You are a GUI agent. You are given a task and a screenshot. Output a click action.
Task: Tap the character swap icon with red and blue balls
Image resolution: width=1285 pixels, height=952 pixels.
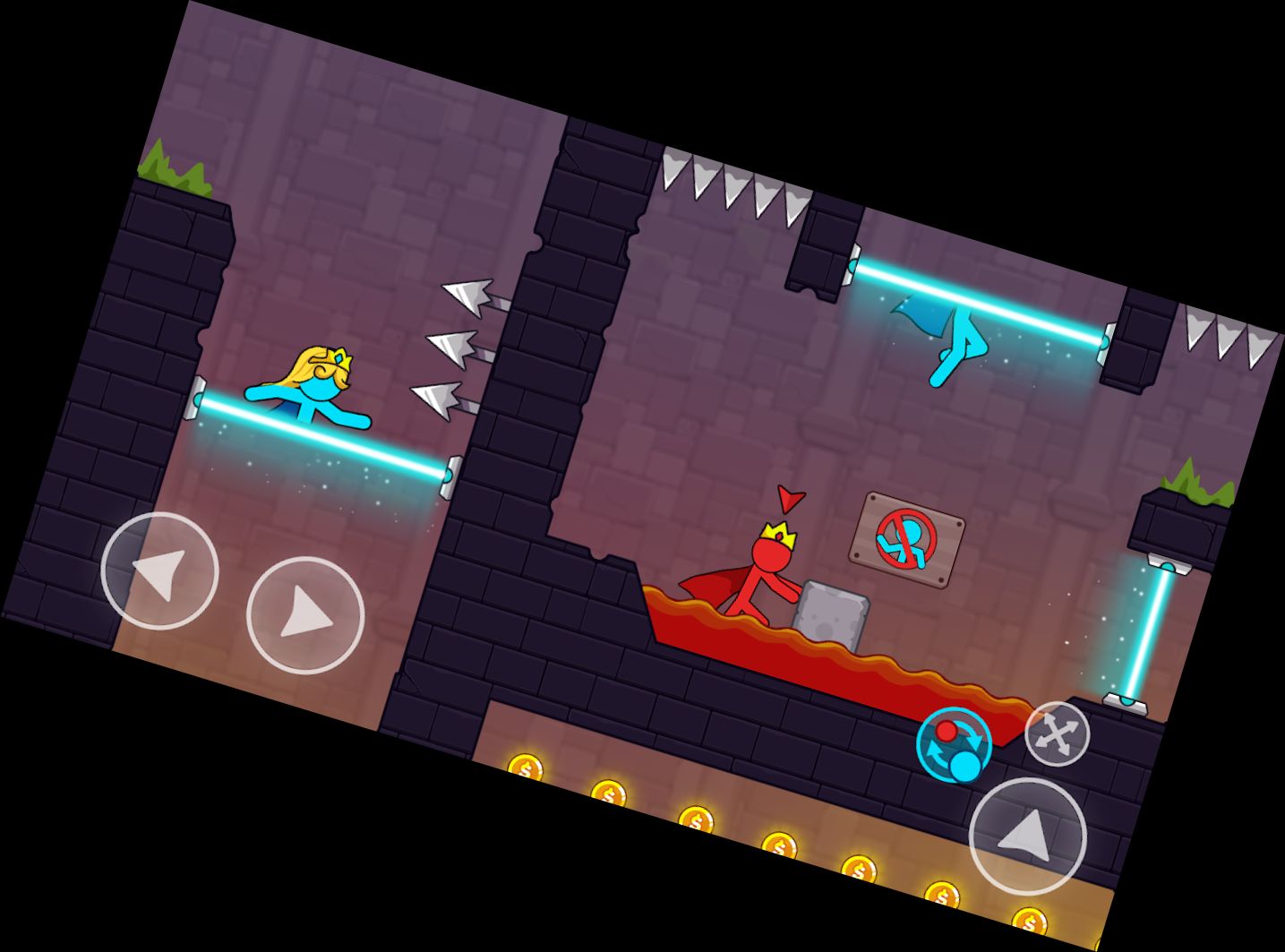[954, 744]
